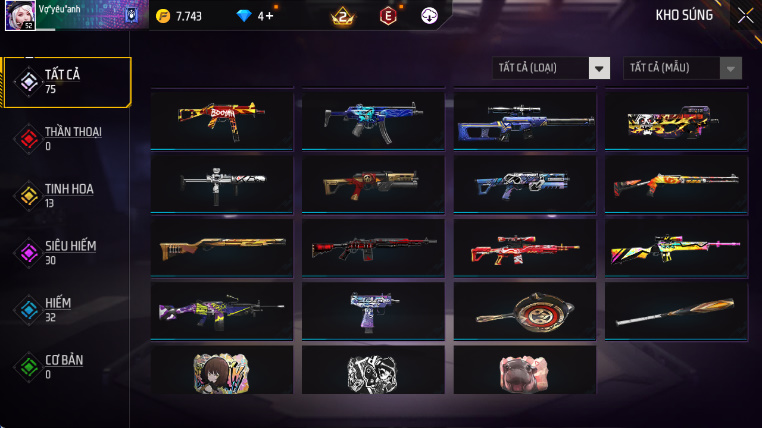Add more diamonds with the plus button
Viewport: 762px width, 428px height.
click(268, 16)
